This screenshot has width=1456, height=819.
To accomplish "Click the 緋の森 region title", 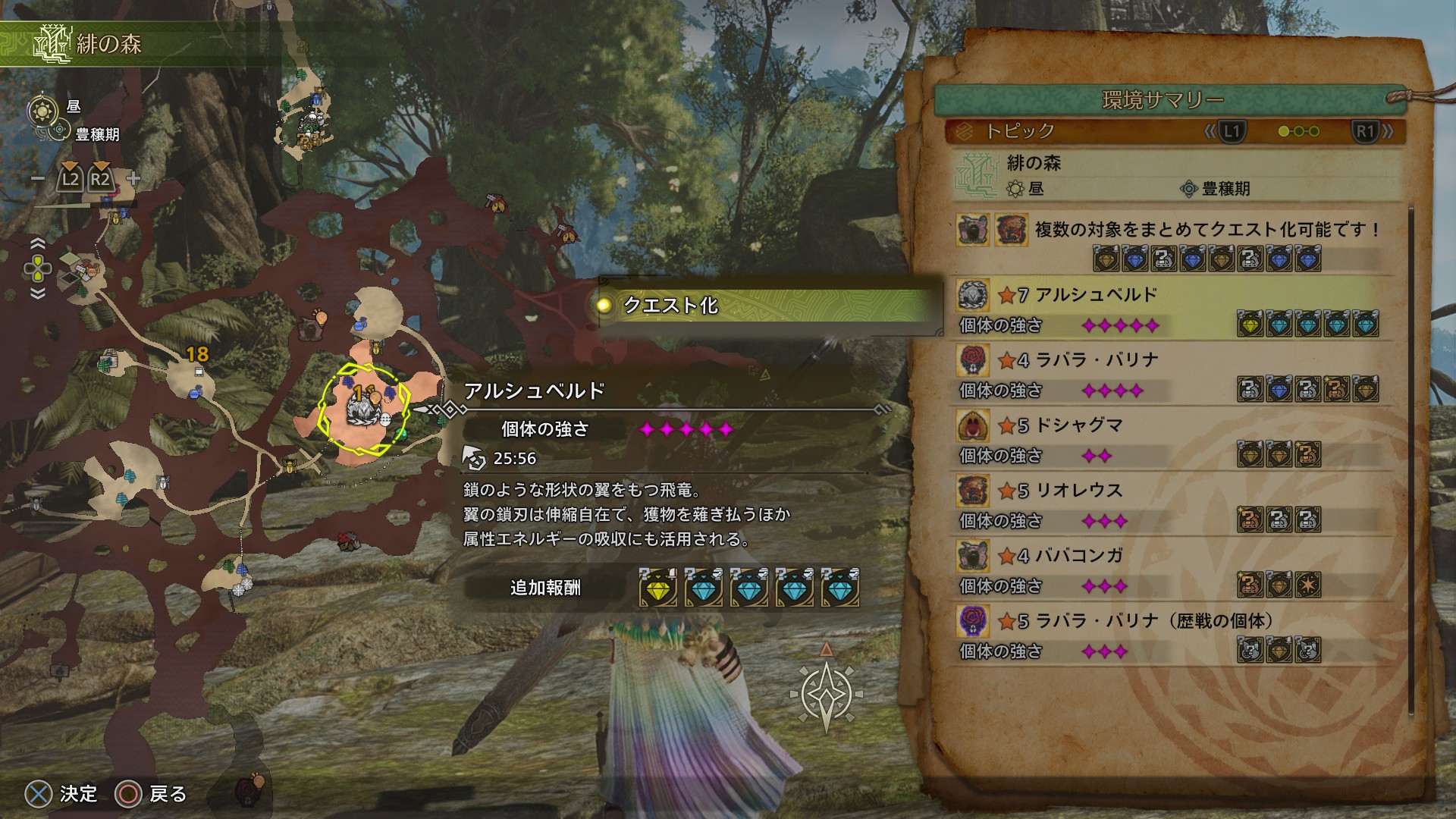I will [x=108, y=44].
